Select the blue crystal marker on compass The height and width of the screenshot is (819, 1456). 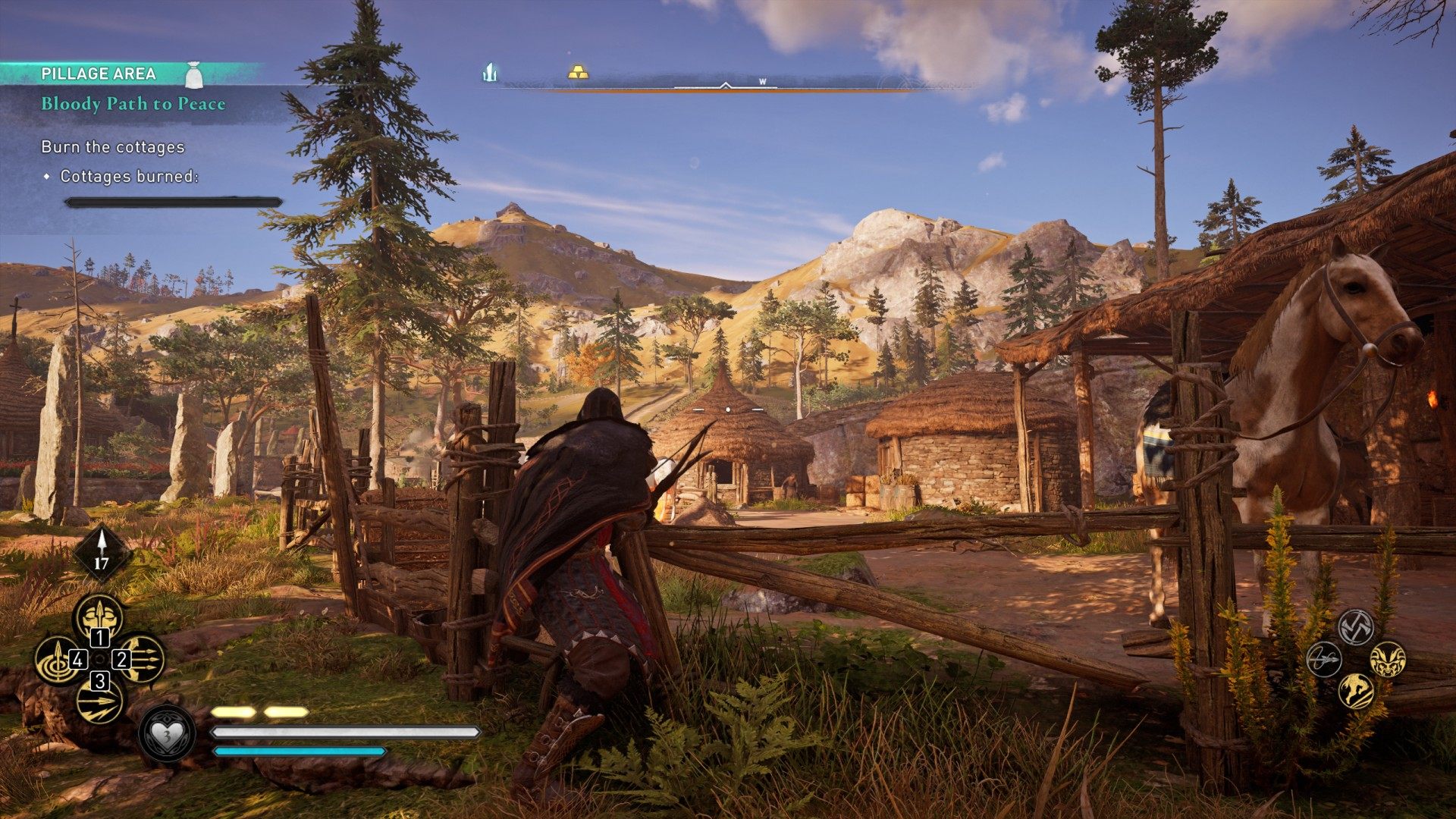[x=490, y=73]
